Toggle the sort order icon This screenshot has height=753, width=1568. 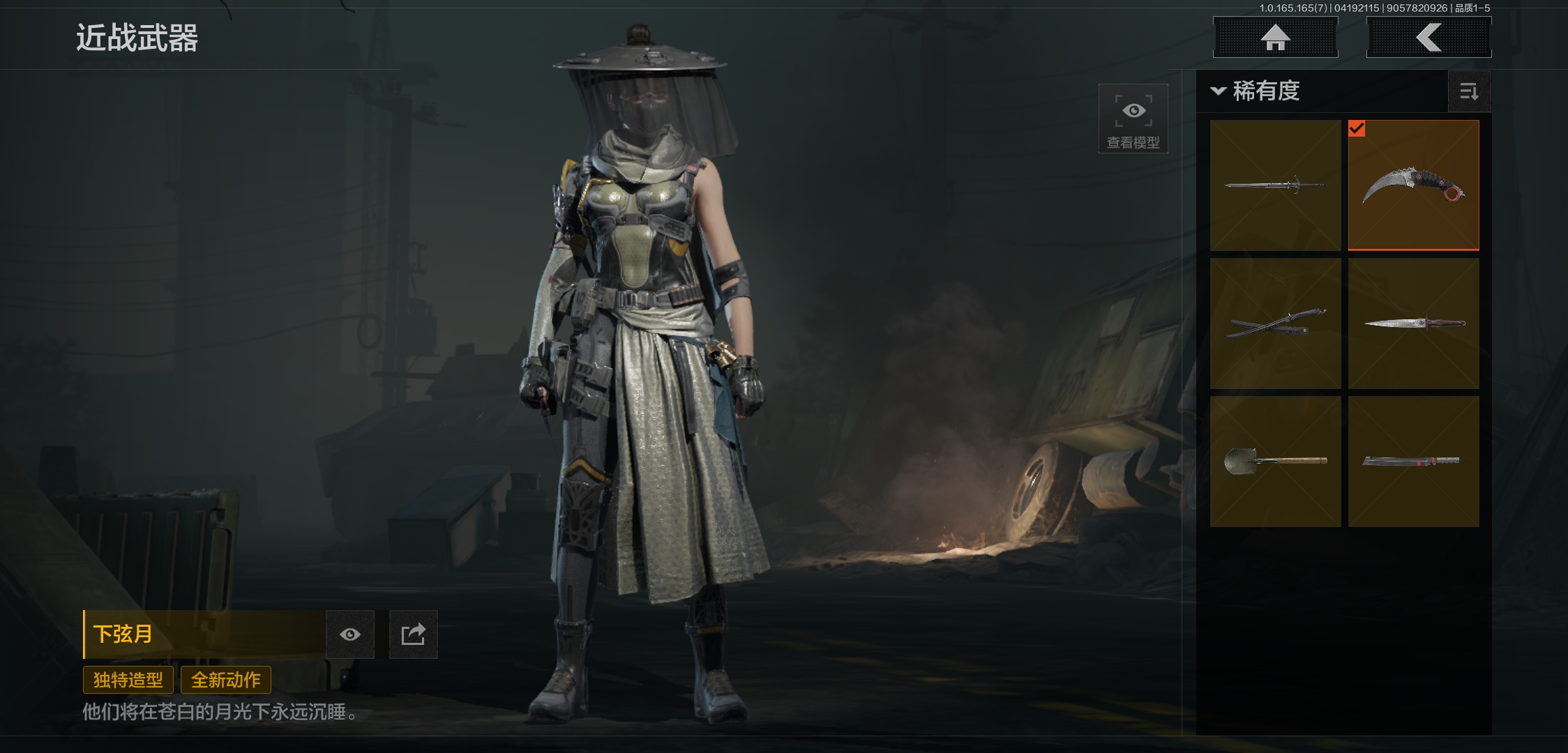1469,91
